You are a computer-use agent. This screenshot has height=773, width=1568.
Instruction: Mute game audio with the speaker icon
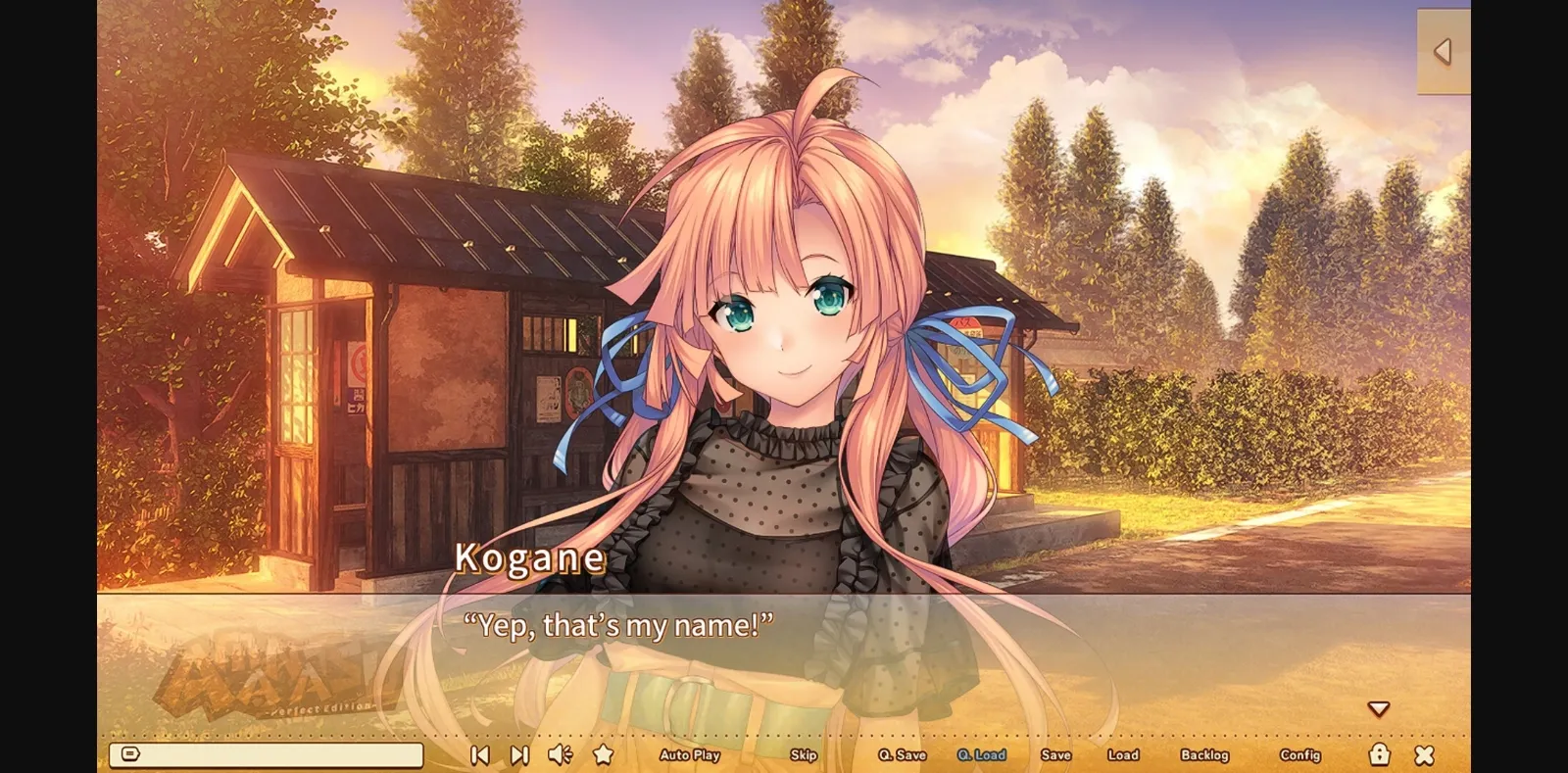(x=560, y=754)
